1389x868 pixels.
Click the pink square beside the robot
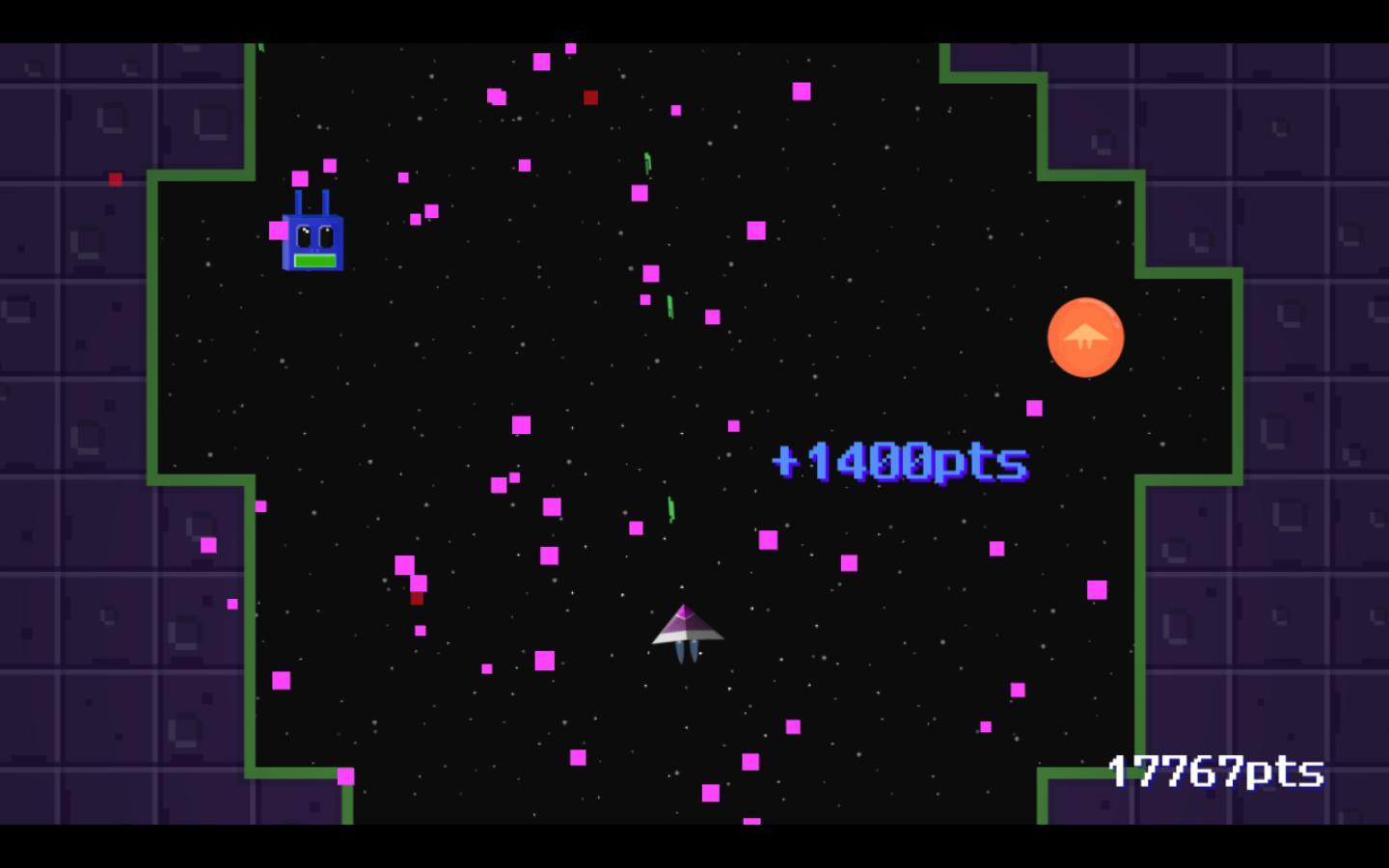click(277, 231)
